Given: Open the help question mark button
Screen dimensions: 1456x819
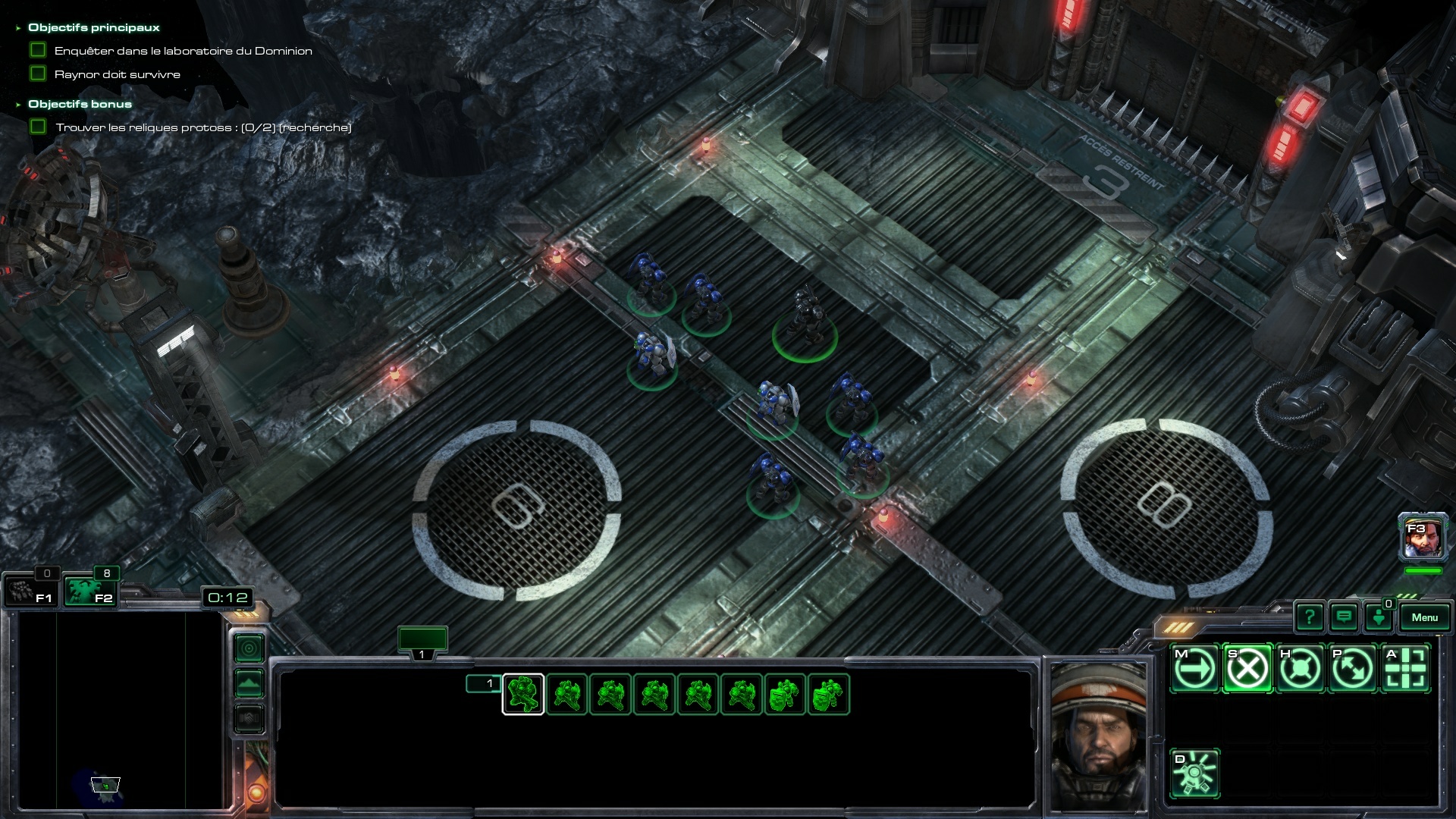Looking at the screenshot, I should pyautogui.click(x=1310, y=617).
